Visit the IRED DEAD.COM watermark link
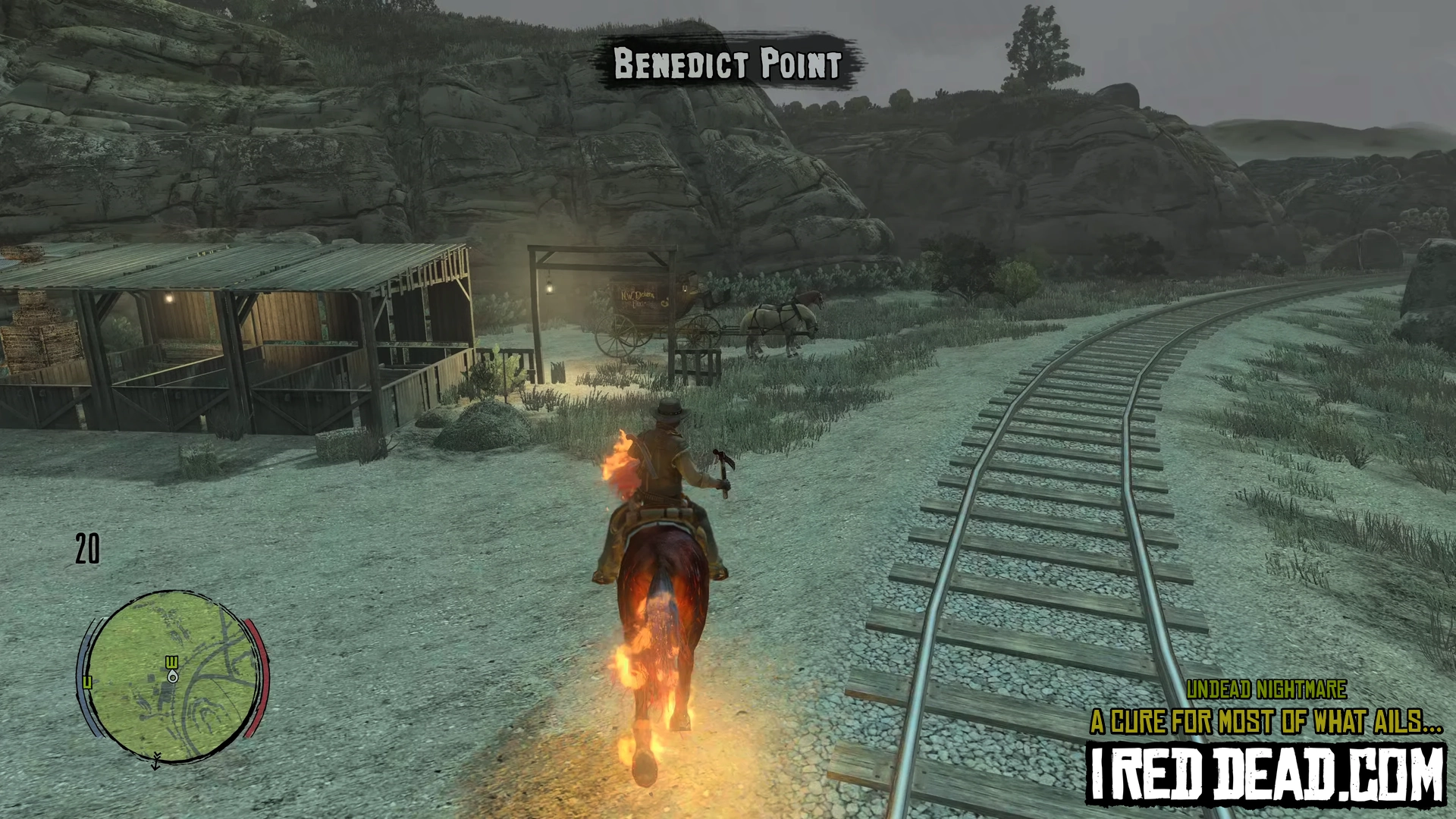Screen dimensions: 1456x819 coord(1266,773)
